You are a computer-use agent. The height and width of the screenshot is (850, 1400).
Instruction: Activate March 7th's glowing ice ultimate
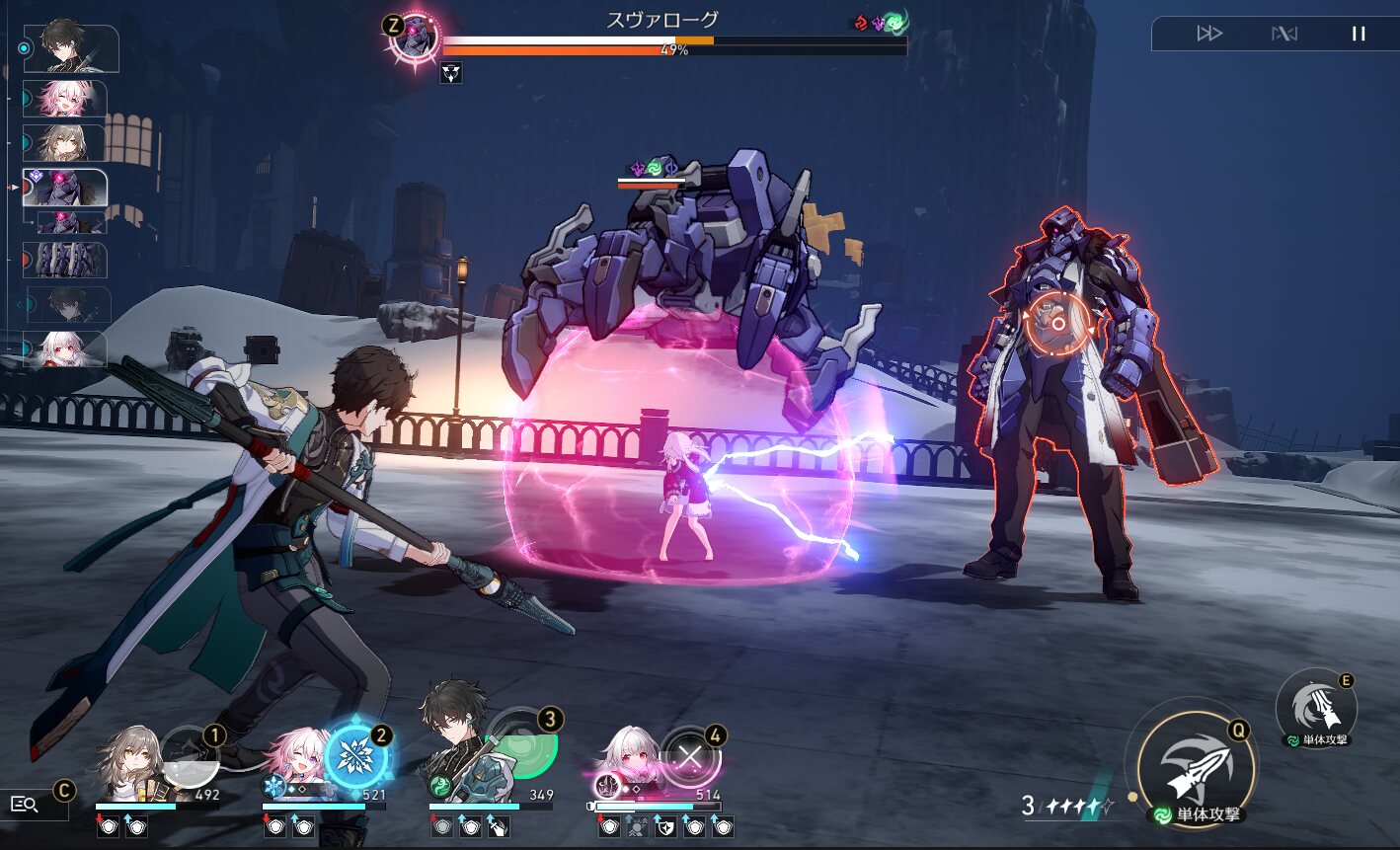pyautogui.click(x=354, y=757)
